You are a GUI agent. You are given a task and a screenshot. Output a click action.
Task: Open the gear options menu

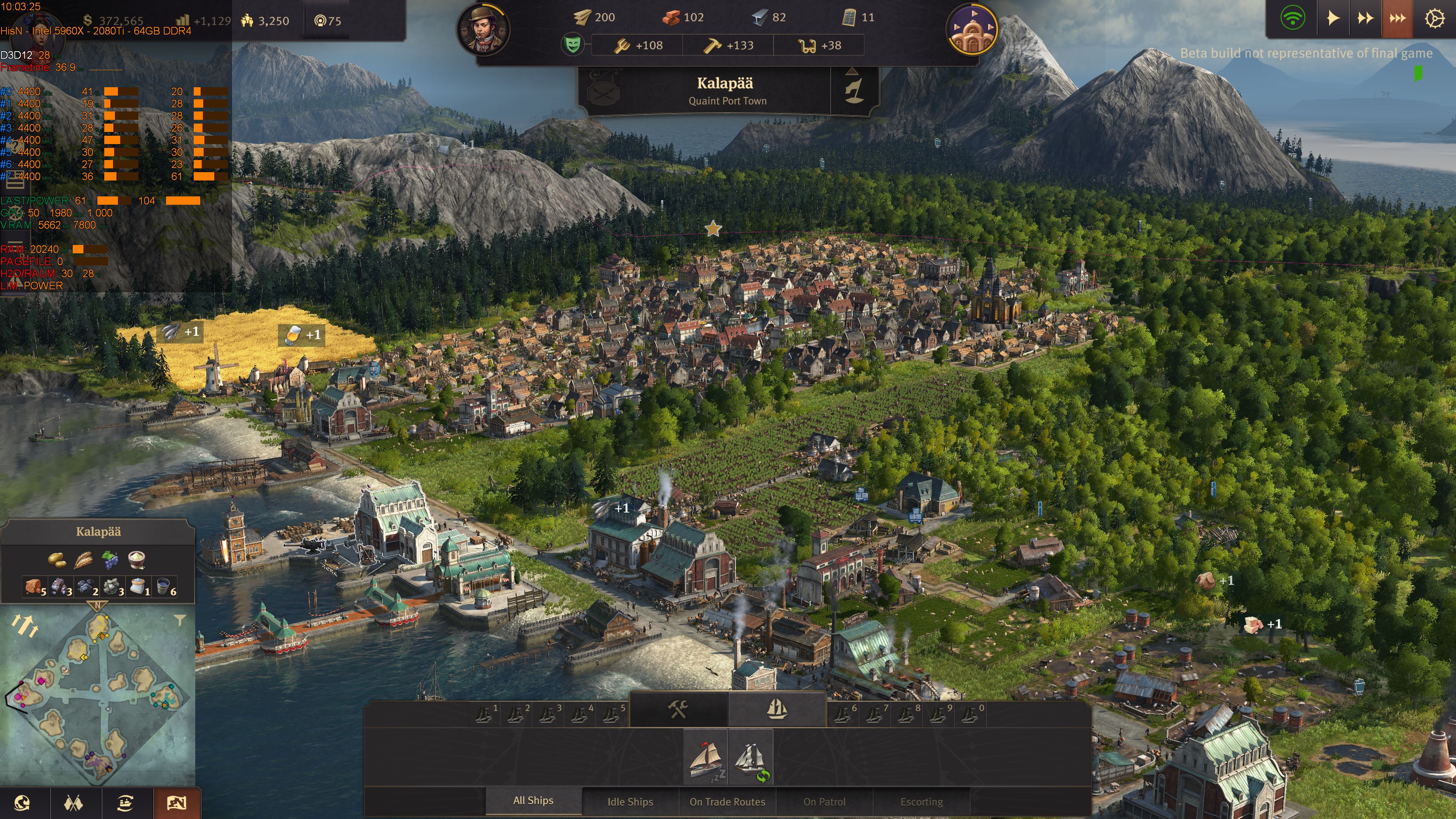click(x=1434, y=19)
